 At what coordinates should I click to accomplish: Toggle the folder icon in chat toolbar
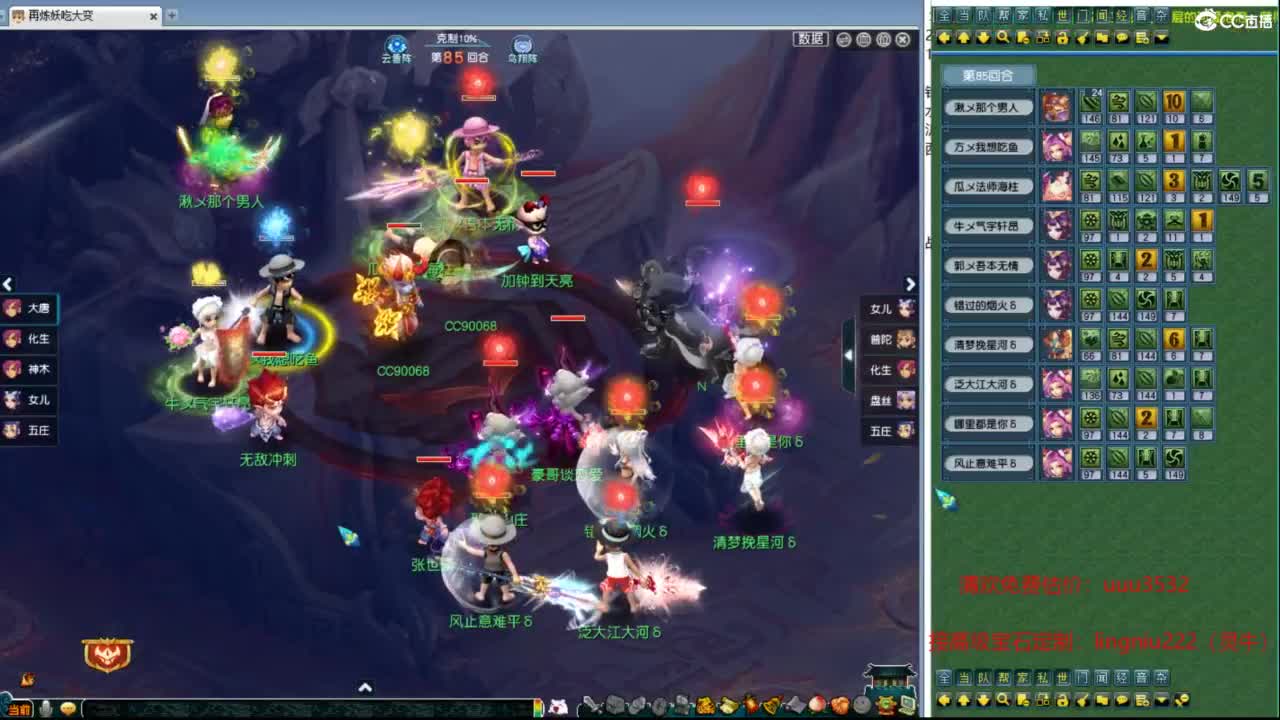1102,40
